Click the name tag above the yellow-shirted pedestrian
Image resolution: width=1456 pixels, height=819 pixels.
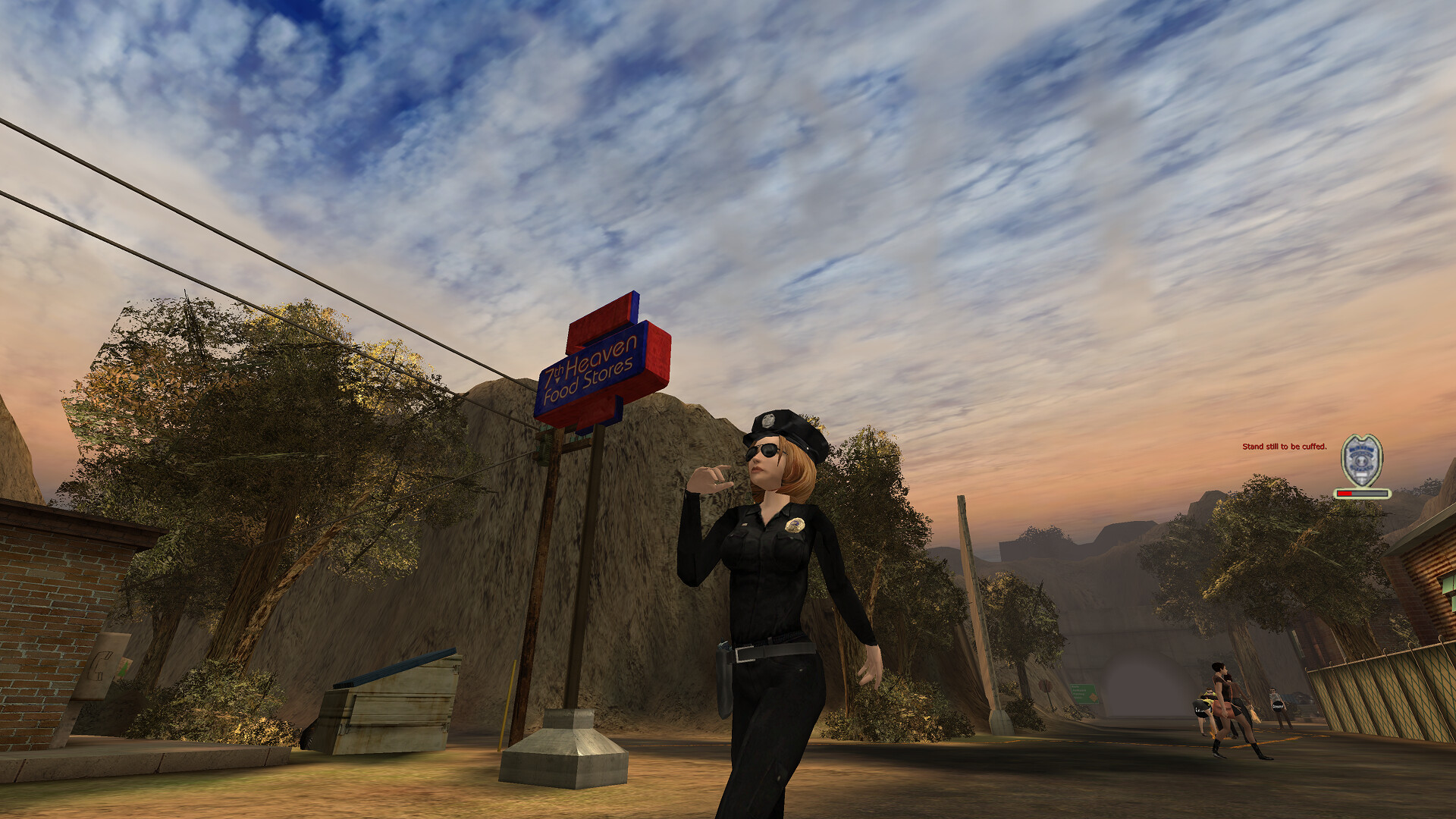pos(1200,711)
